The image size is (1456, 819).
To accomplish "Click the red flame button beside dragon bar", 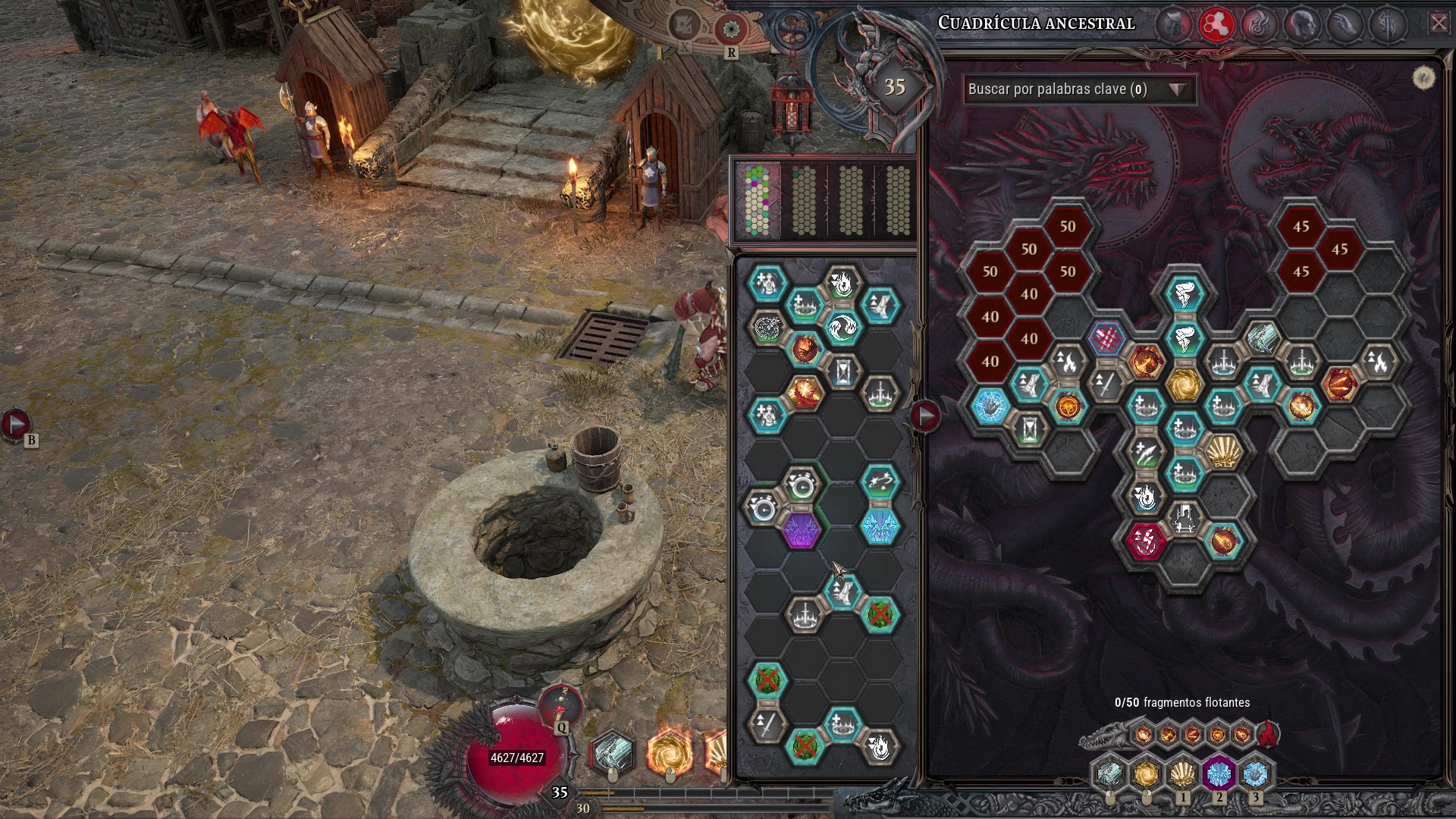I will point(1267,733).
